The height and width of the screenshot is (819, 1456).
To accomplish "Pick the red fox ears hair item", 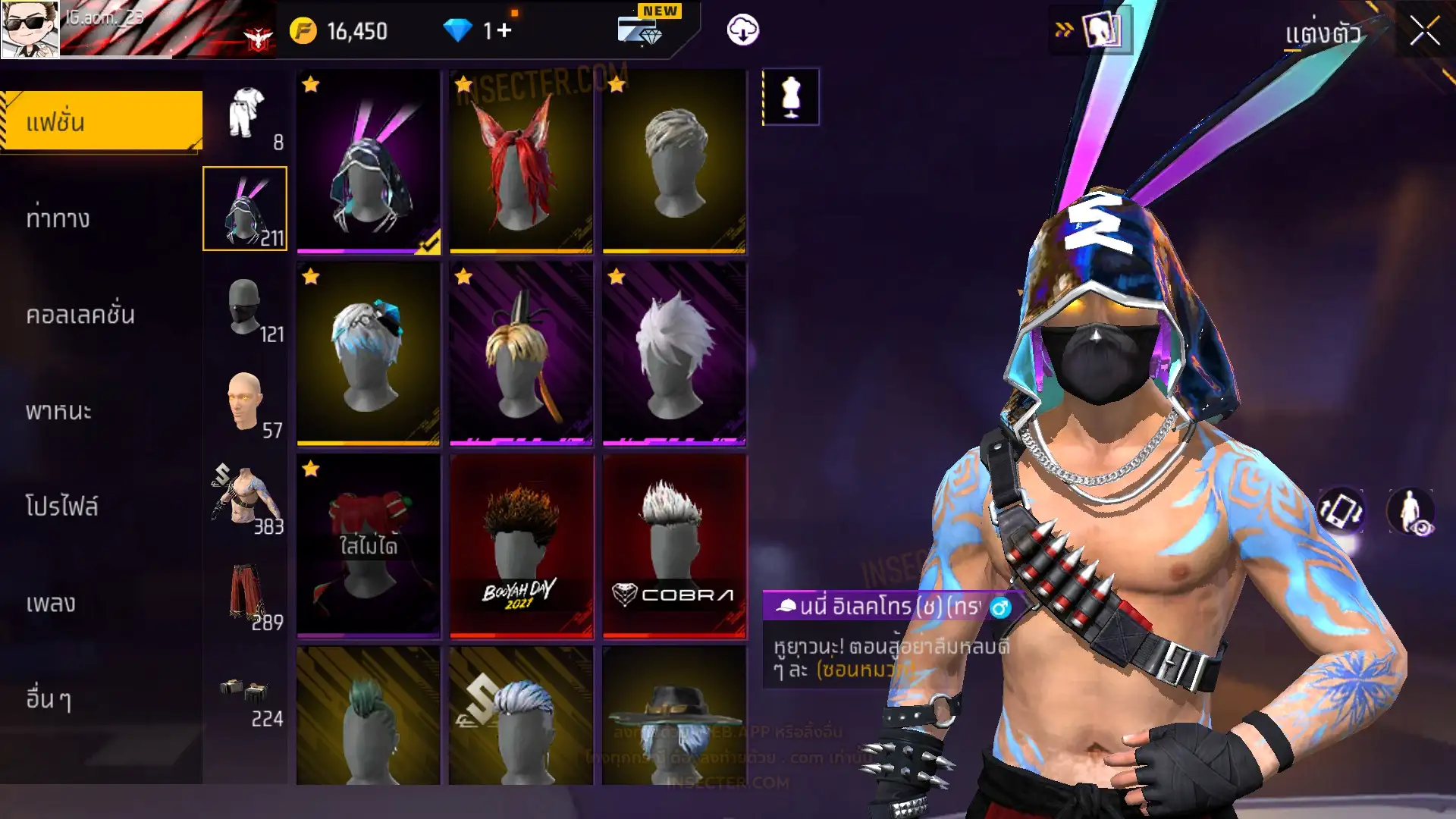I will point(521,161).
